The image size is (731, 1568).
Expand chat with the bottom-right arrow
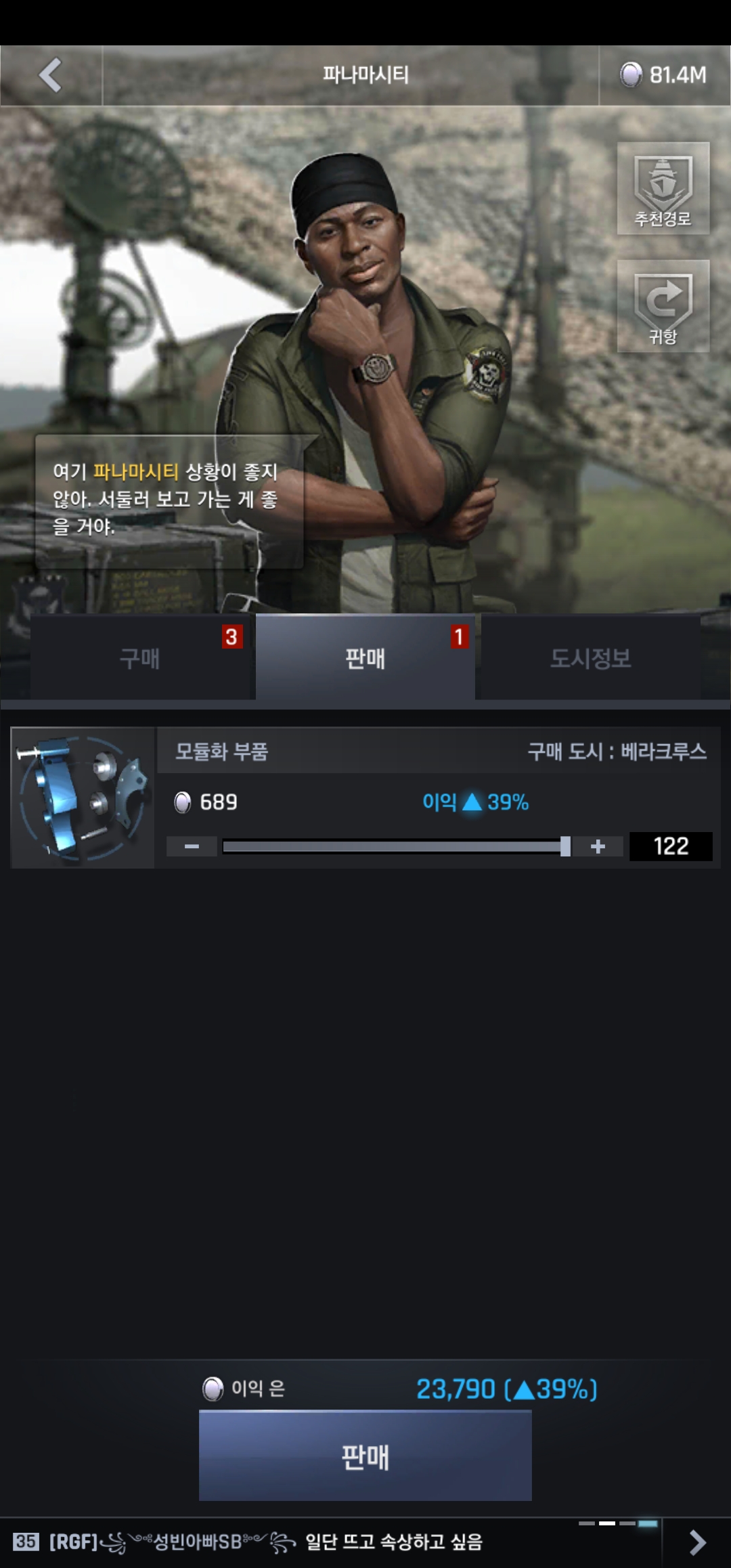[x=697, y=1542]
